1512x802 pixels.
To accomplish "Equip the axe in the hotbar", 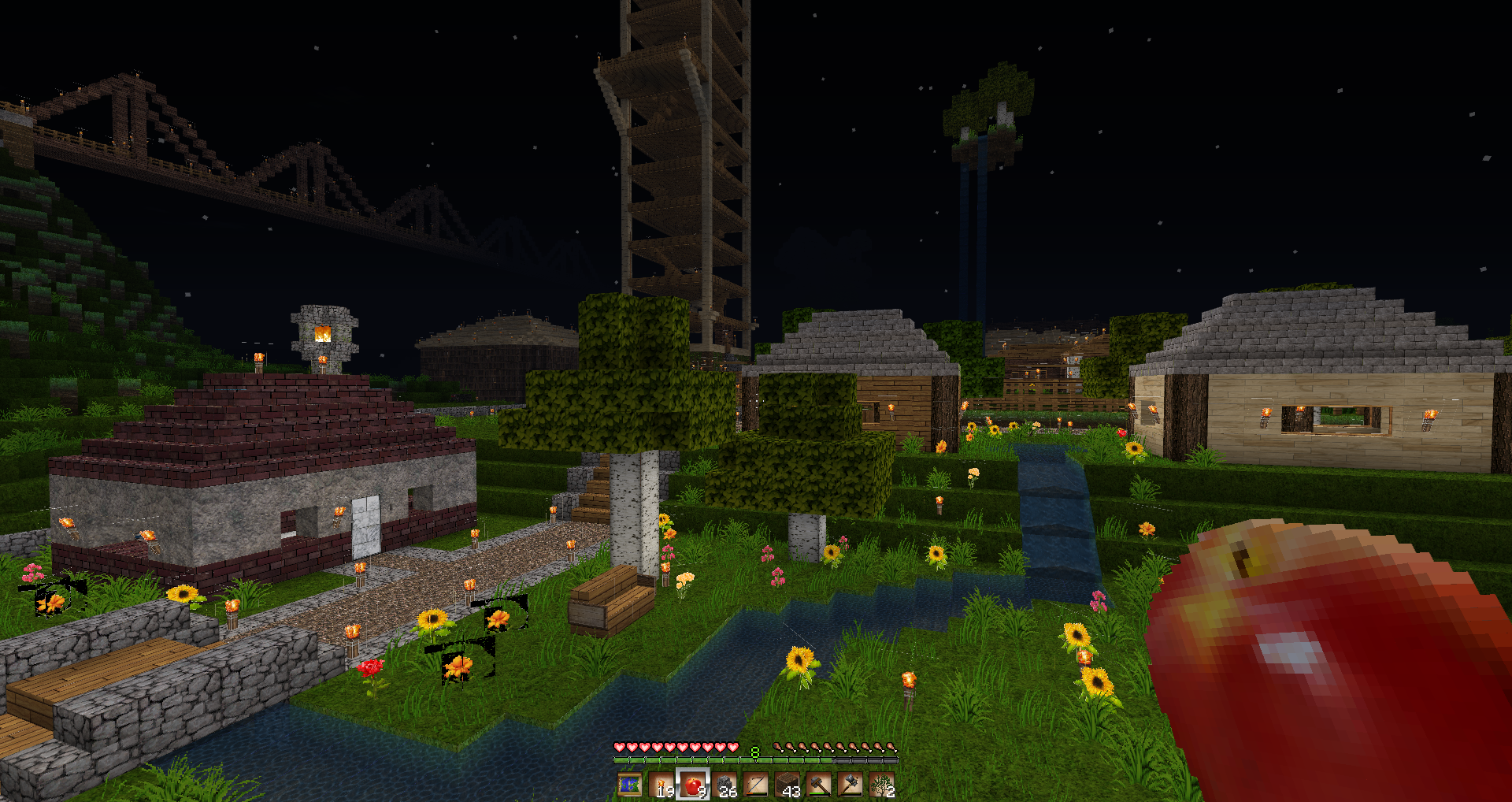I will pos(850,785).
